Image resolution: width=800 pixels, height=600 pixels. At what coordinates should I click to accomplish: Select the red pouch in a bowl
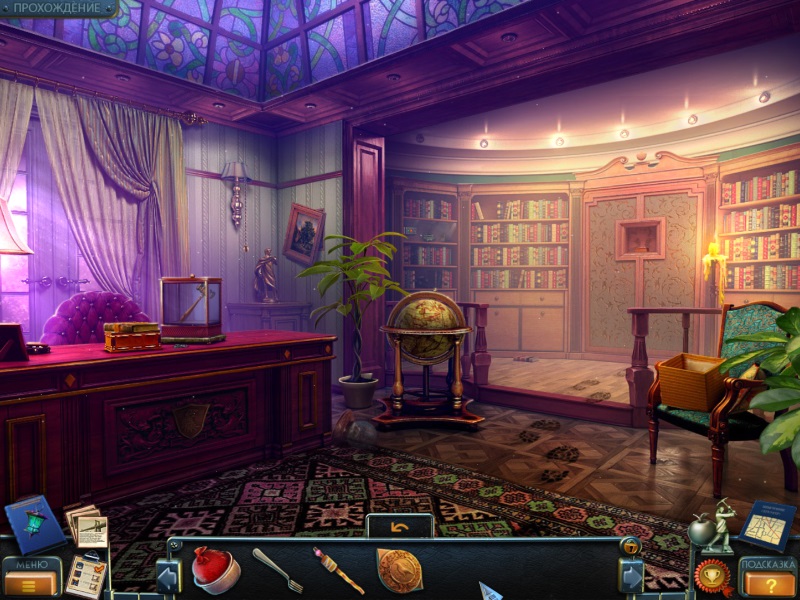click(x=215, y=570)
